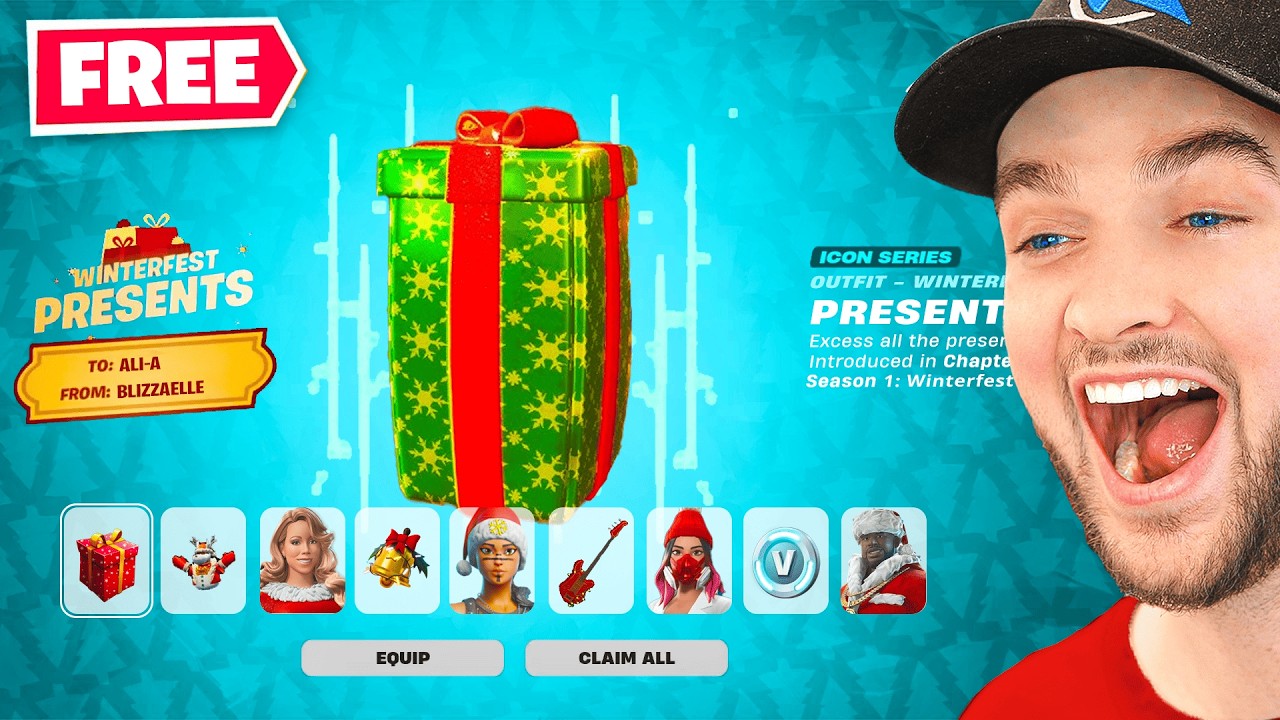Viewport: 1280px width, 720px height.
Task: Select the holiday bells item
Action: [397, 561]
